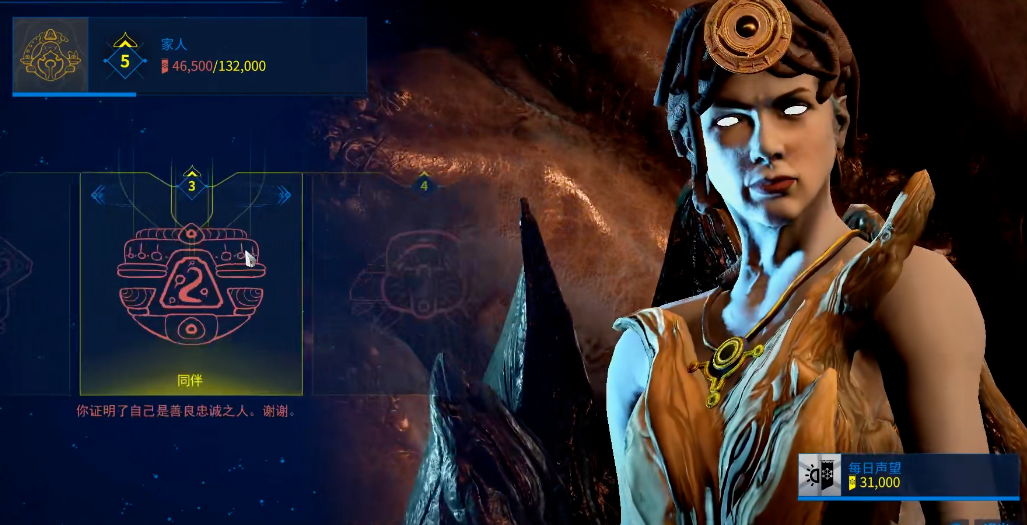Screen dimensions: 1027x525
Task: Select the rank 5 家人 badge
Action: coord(125,58)
